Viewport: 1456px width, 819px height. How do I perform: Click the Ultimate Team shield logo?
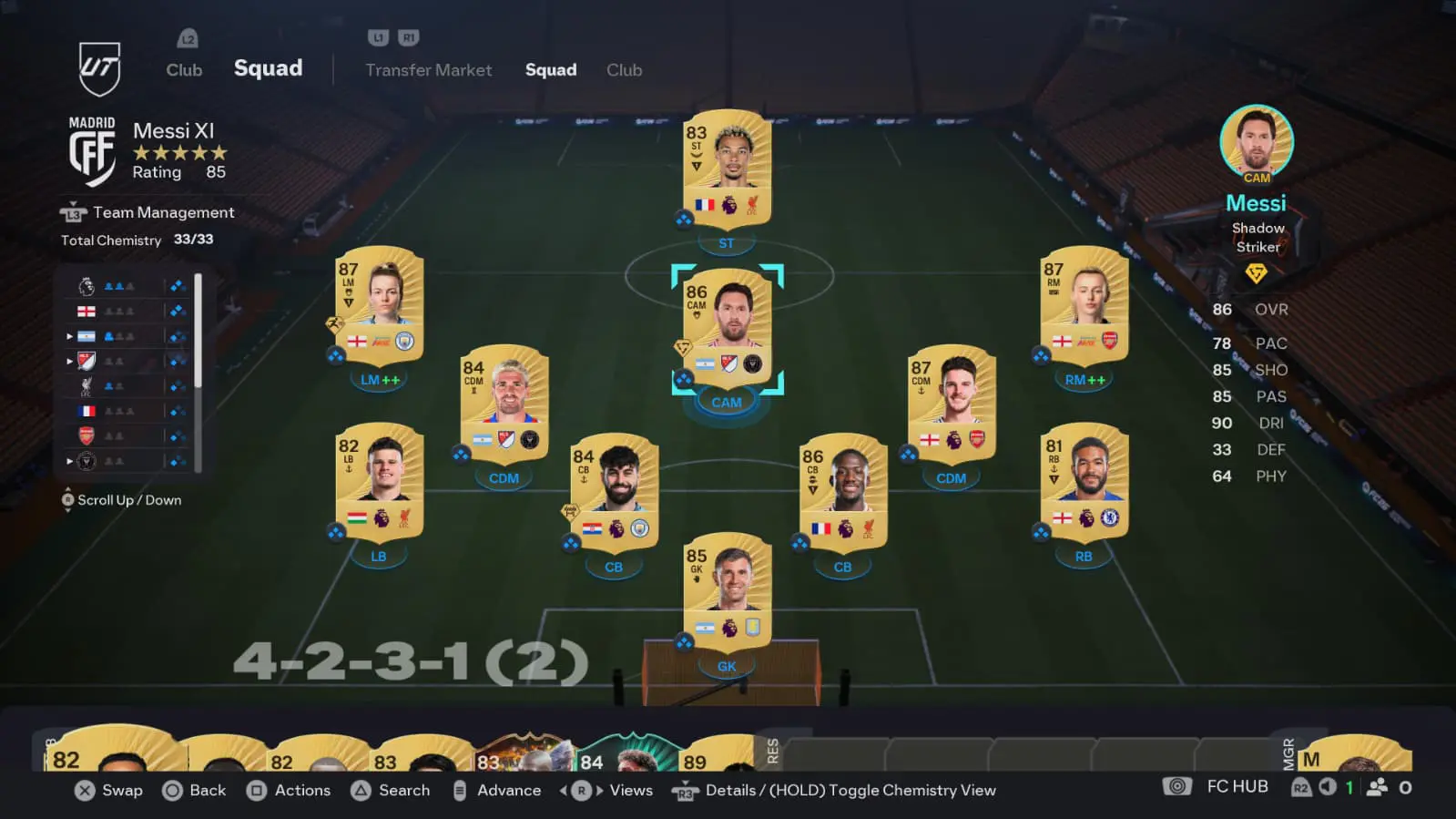coord(98,68)
